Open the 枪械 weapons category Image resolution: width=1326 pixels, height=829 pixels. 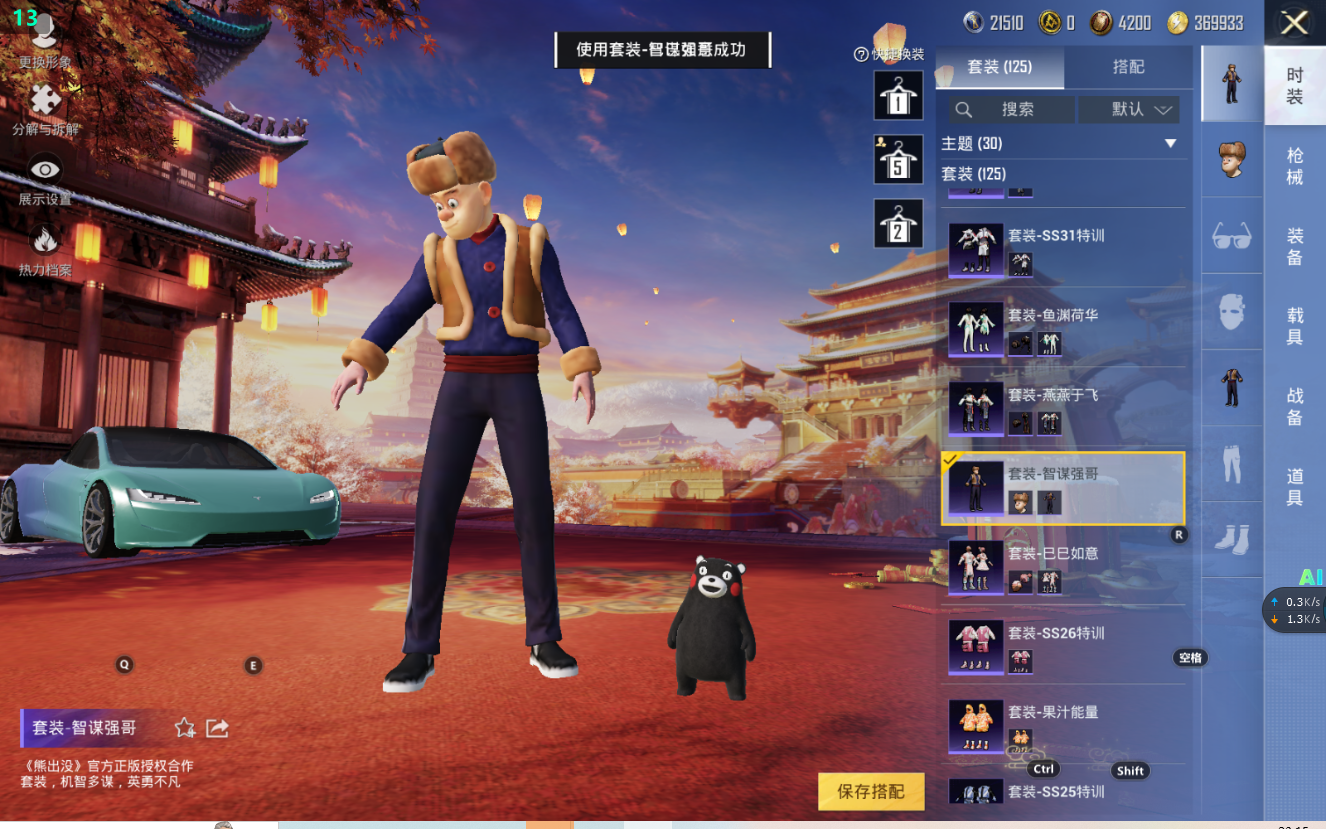tap(1295, 166)
